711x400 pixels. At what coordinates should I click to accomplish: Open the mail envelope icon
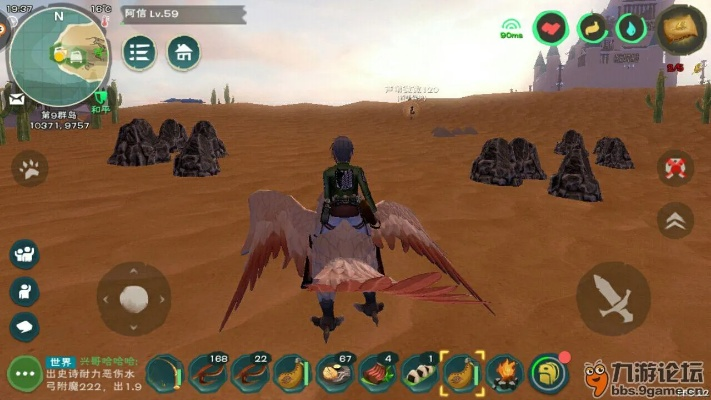[x=17, y=99]
